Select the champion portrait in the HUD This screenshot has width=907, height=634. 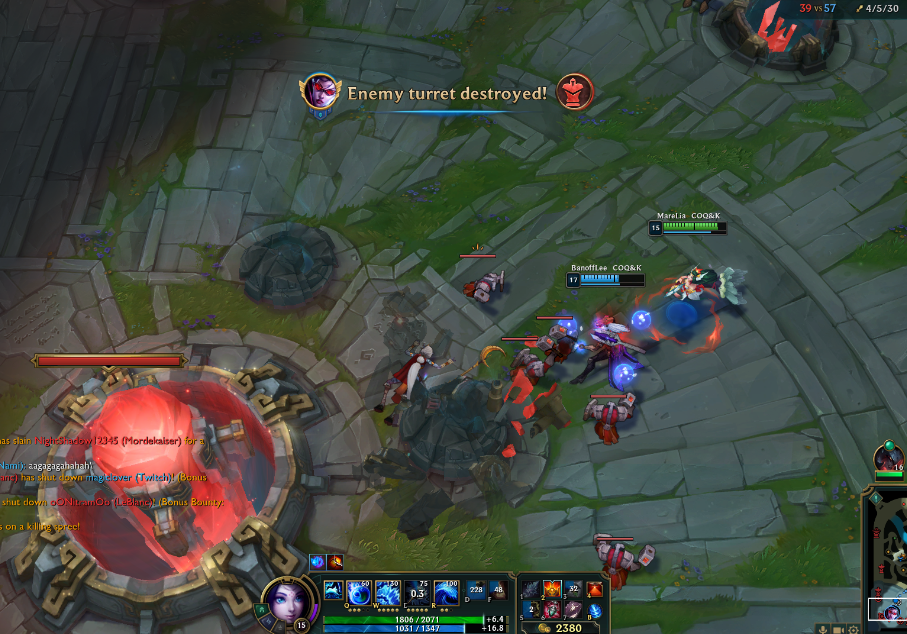[x=283, y=602]
